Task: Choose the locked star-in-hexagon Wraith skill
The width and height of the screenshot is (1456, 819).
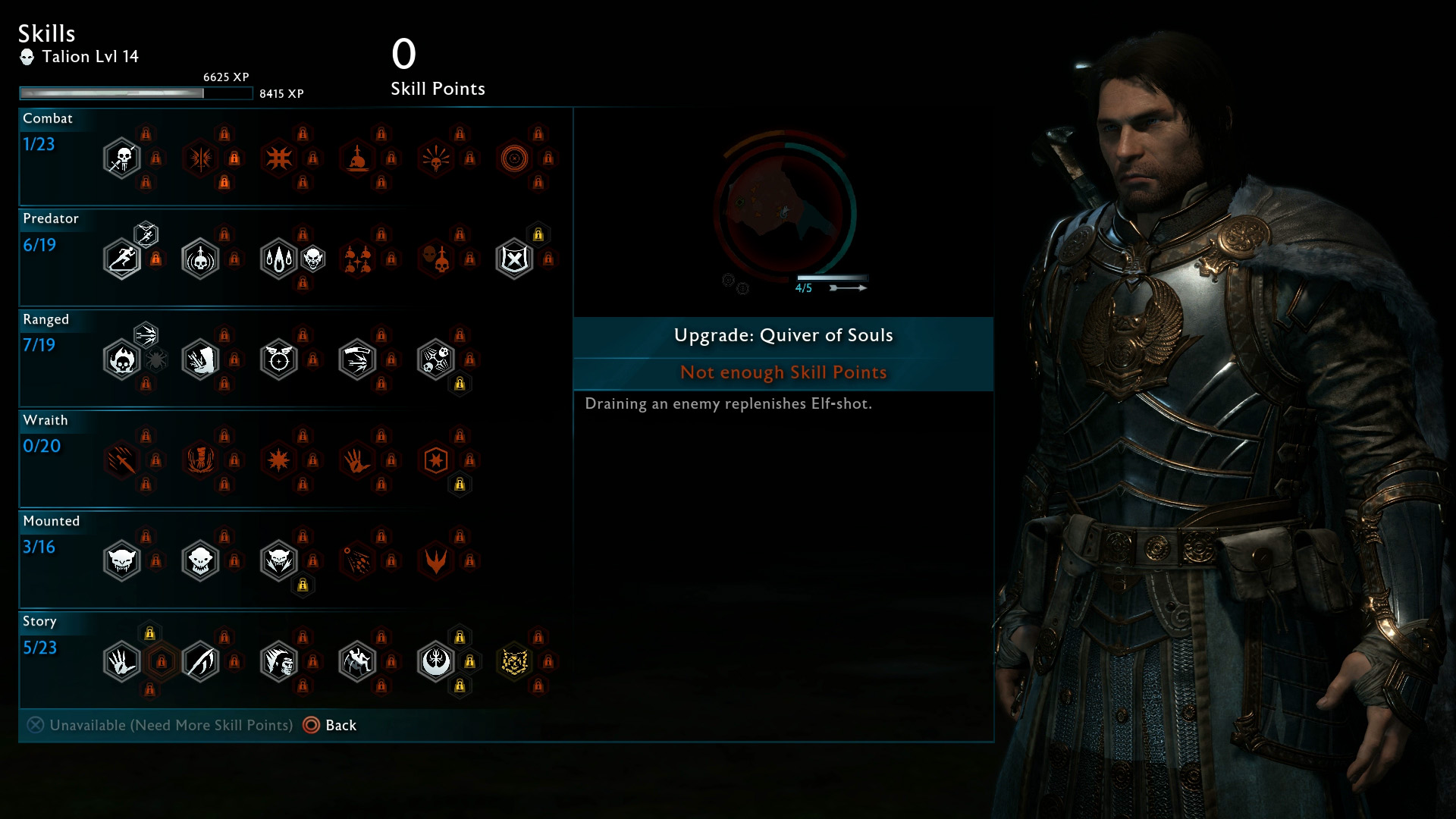Action: [436, 460]
